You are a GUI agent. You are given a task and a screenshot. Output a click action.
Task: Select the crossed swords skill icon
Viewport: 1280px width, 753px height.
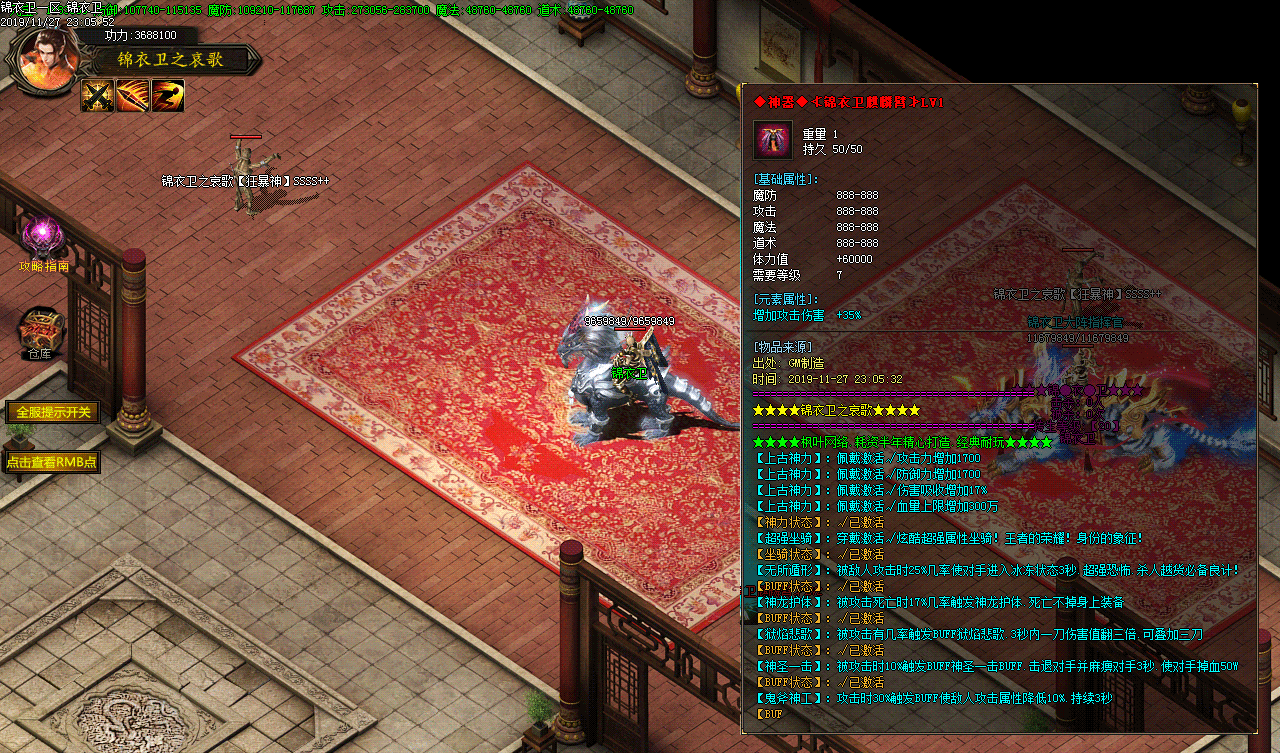pos(97,96)
